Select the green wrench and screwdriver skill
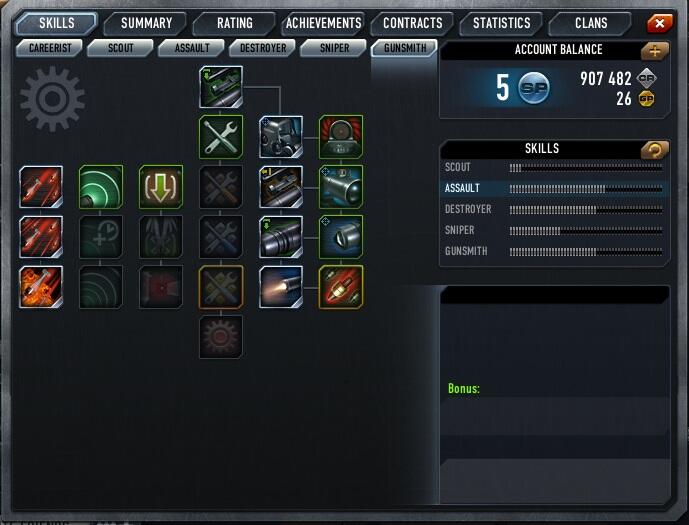 [221, 136]
